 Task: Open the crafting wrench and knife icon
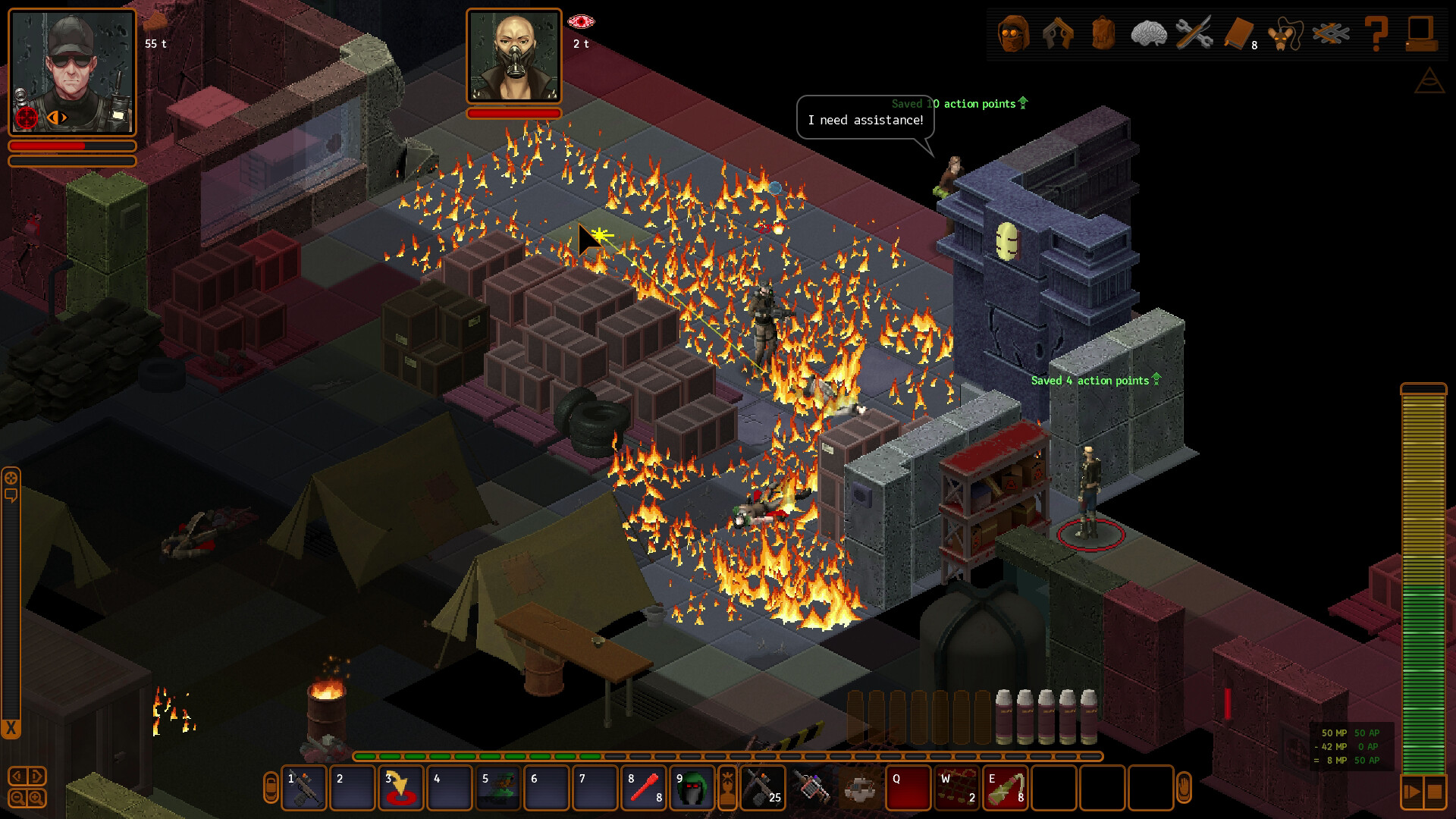(x=1194, y=33)
